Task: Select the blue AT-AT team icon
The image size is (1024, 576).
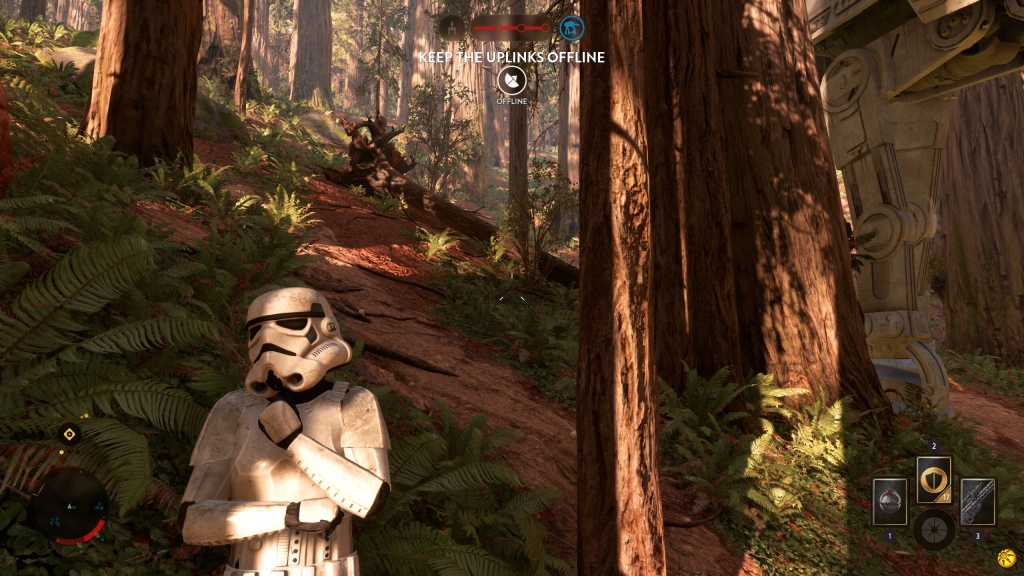Action: pyautogui.click(x=572, y=27)
